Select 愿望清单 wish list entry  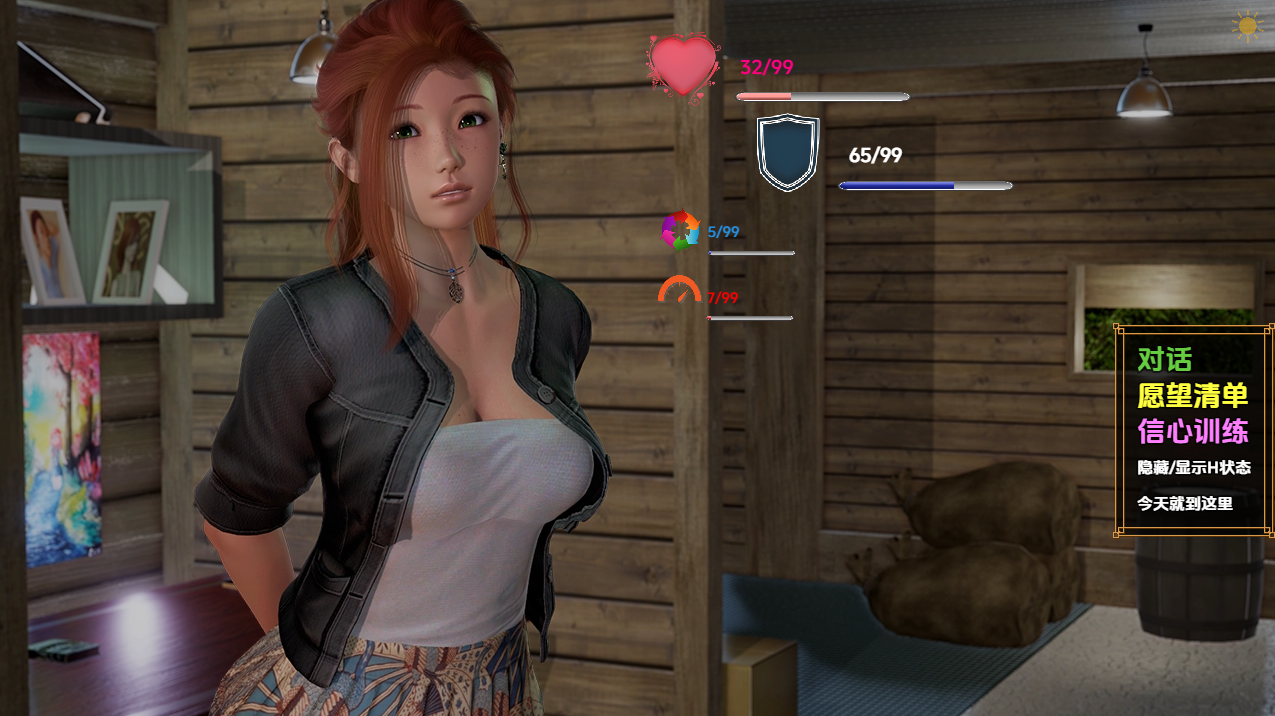coord(1192,395)
